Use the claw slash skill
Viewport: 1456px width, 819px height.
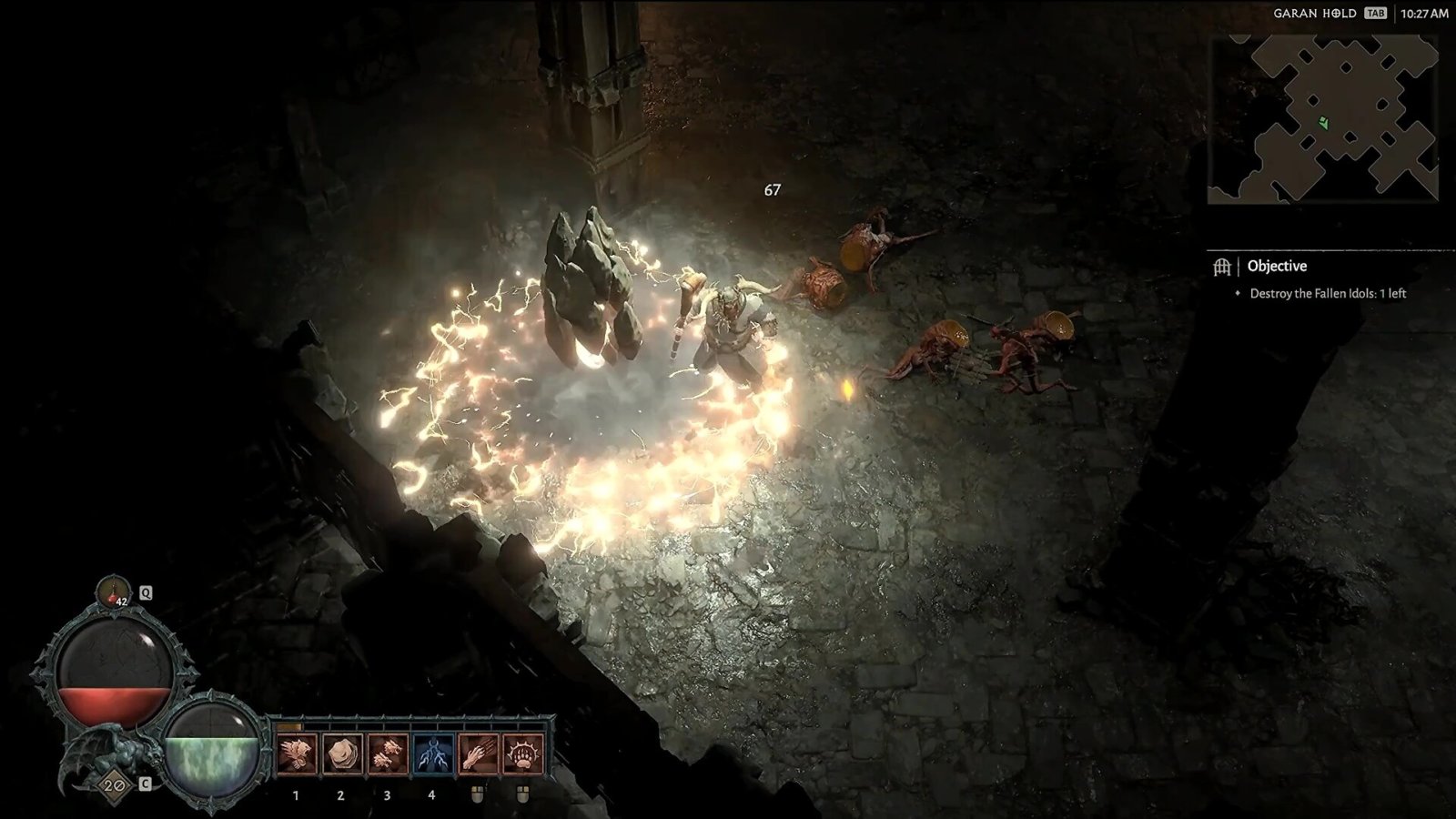click(x=478, y=754)
